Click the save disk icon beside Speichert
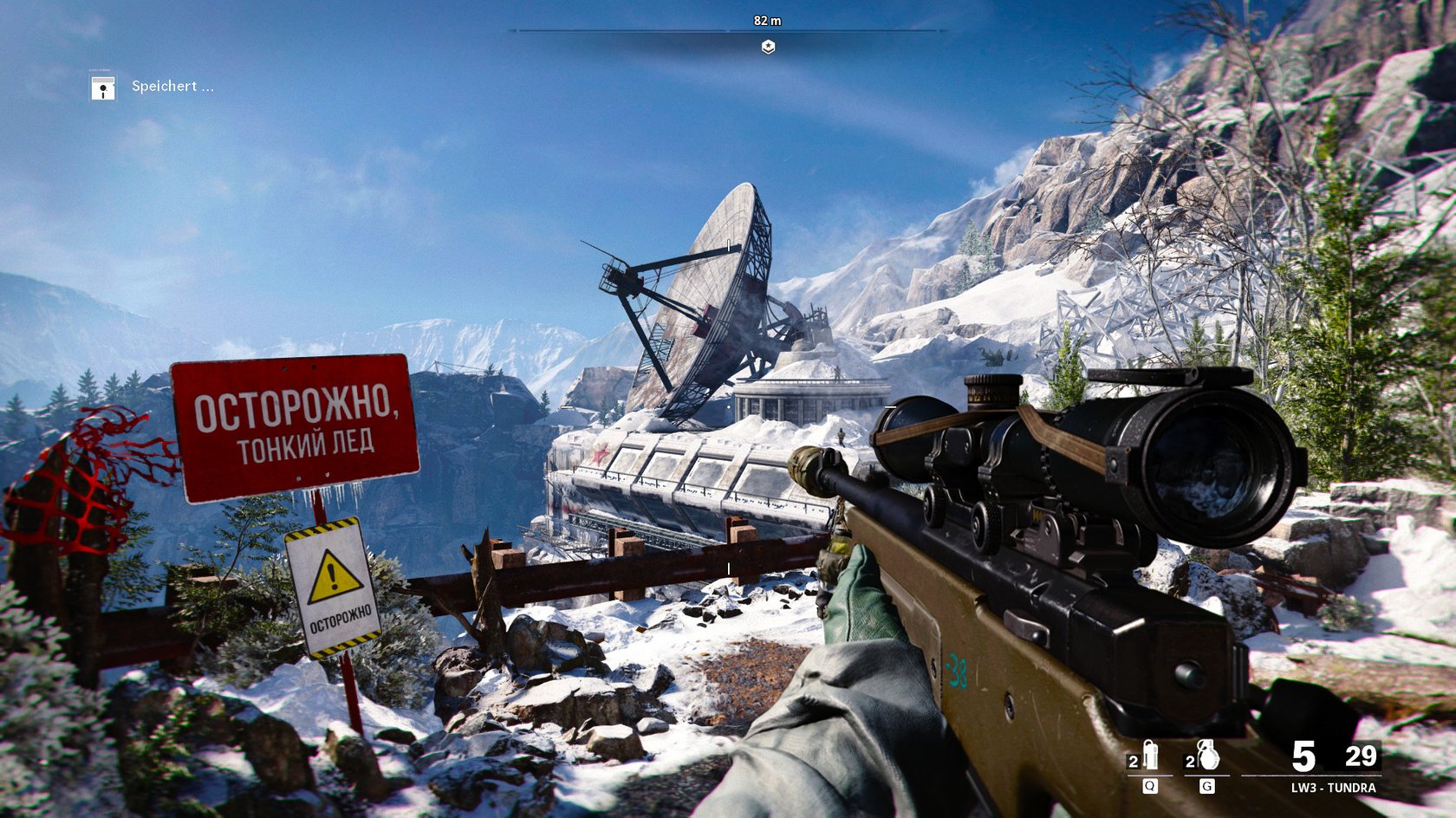 pos(103,88)
